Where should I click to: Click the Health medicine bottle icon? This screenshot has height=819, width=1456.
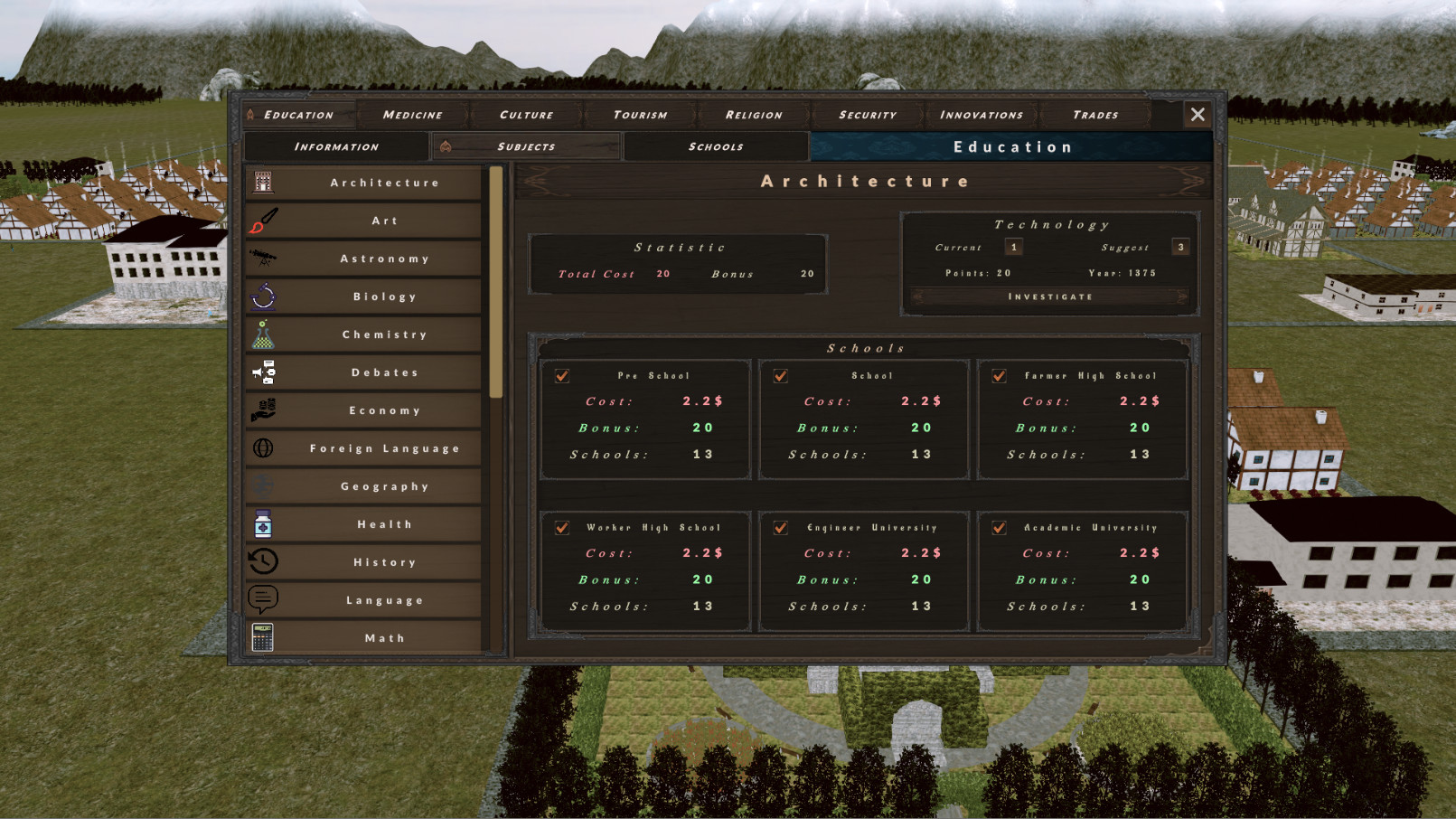click(263, 523)
